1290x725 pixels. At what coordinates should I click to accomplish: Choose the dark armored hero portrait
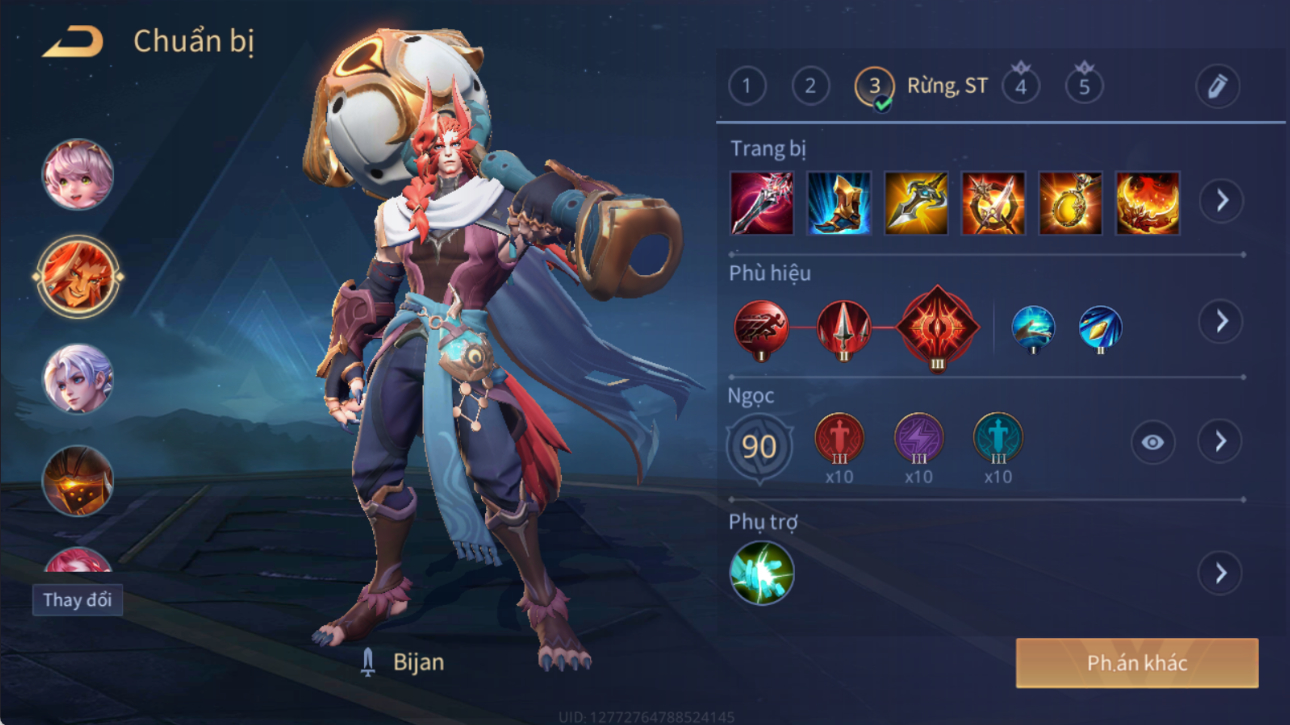(x=77, y=481)
